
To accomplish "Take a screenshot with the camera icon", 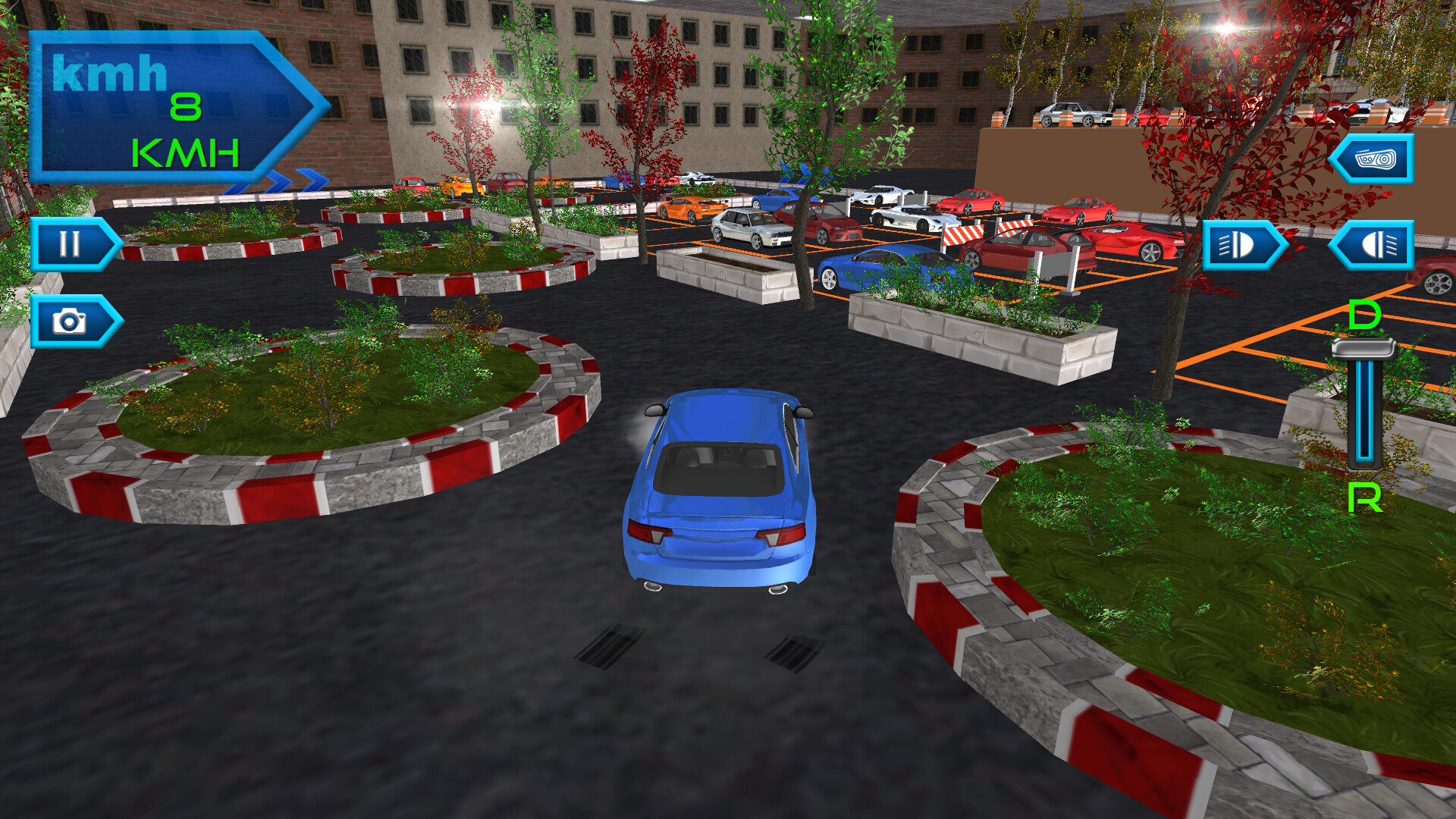I will [x=71, y=320].
